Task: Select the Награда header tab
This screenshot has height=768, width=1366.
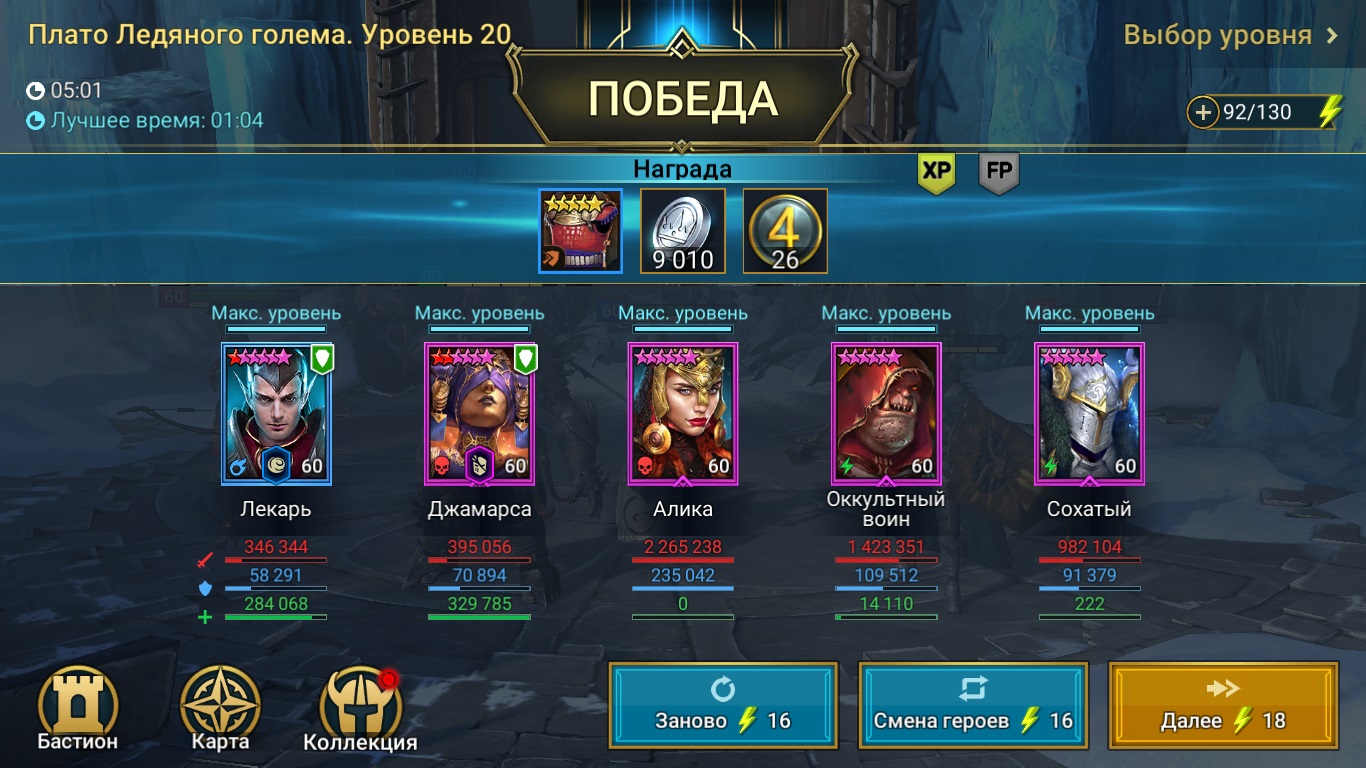Action: pos(683,168)
